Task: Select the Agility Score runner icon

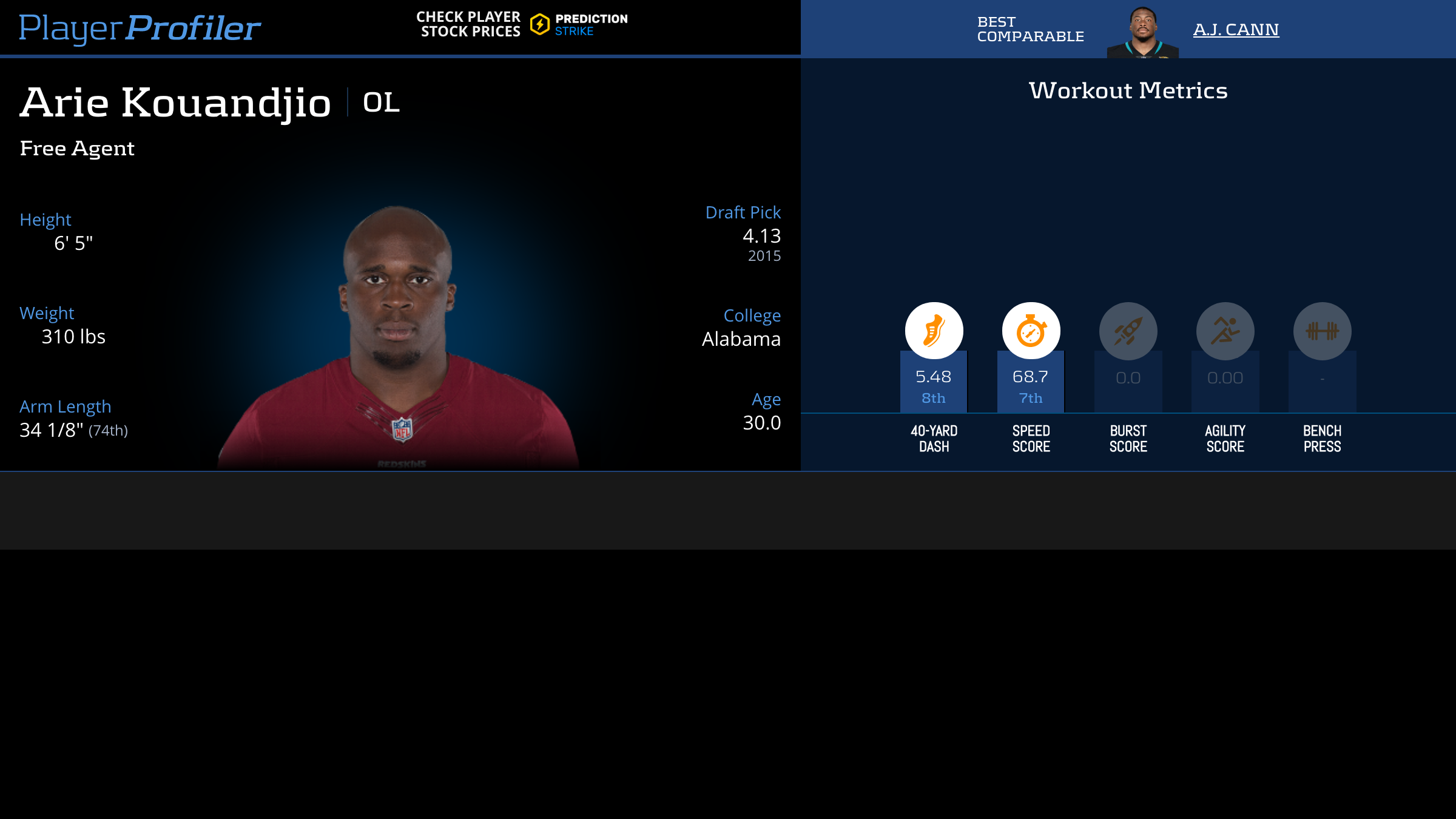Action: point(1225,331)
